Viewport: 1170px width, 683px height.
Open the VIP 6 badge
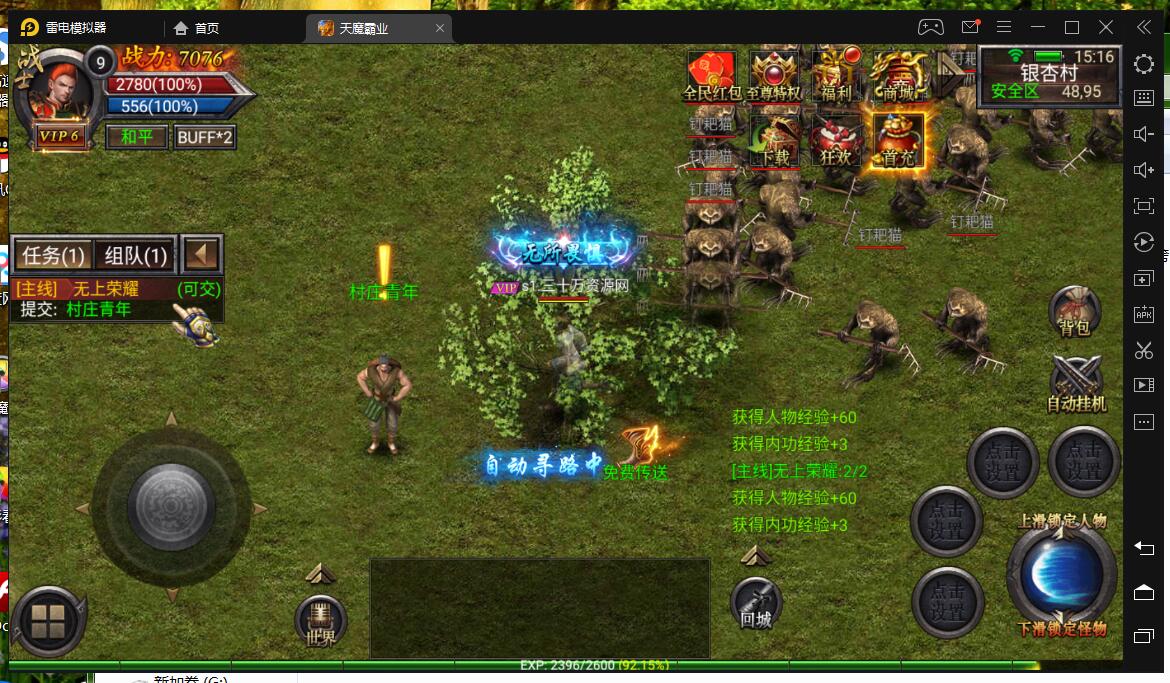click(x=61, y=136)
